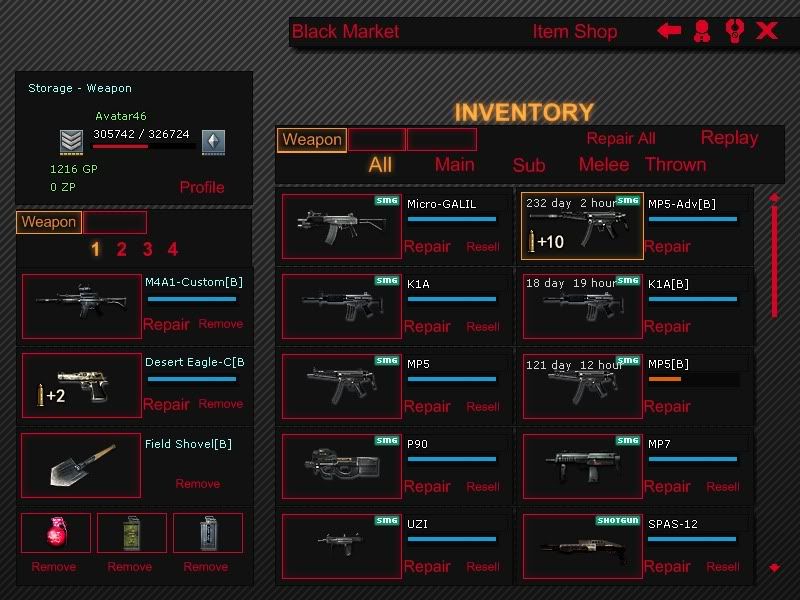Select the Field Shovel equipment slot
Image resolution: width=800 pixels, height=600 pixels.
click(81, 465)
